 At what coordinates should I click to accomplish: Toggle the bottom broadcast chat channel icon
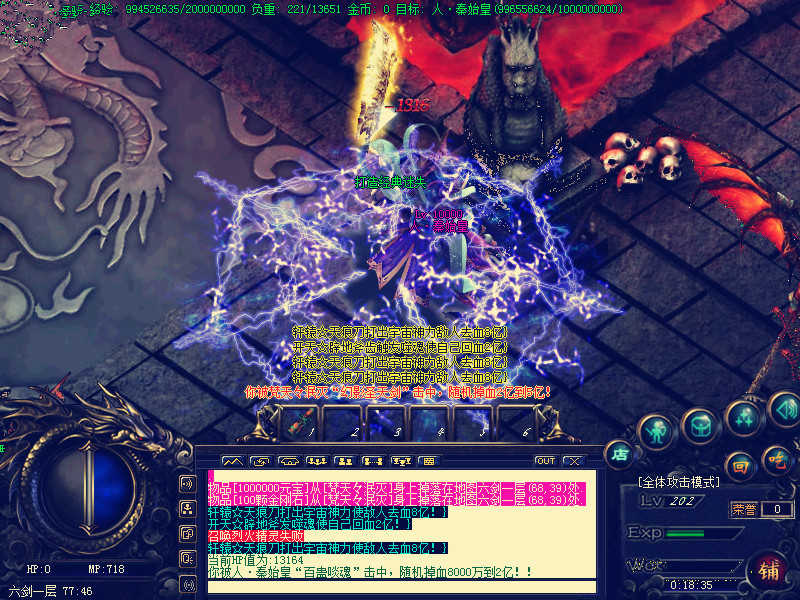point(187,583)
